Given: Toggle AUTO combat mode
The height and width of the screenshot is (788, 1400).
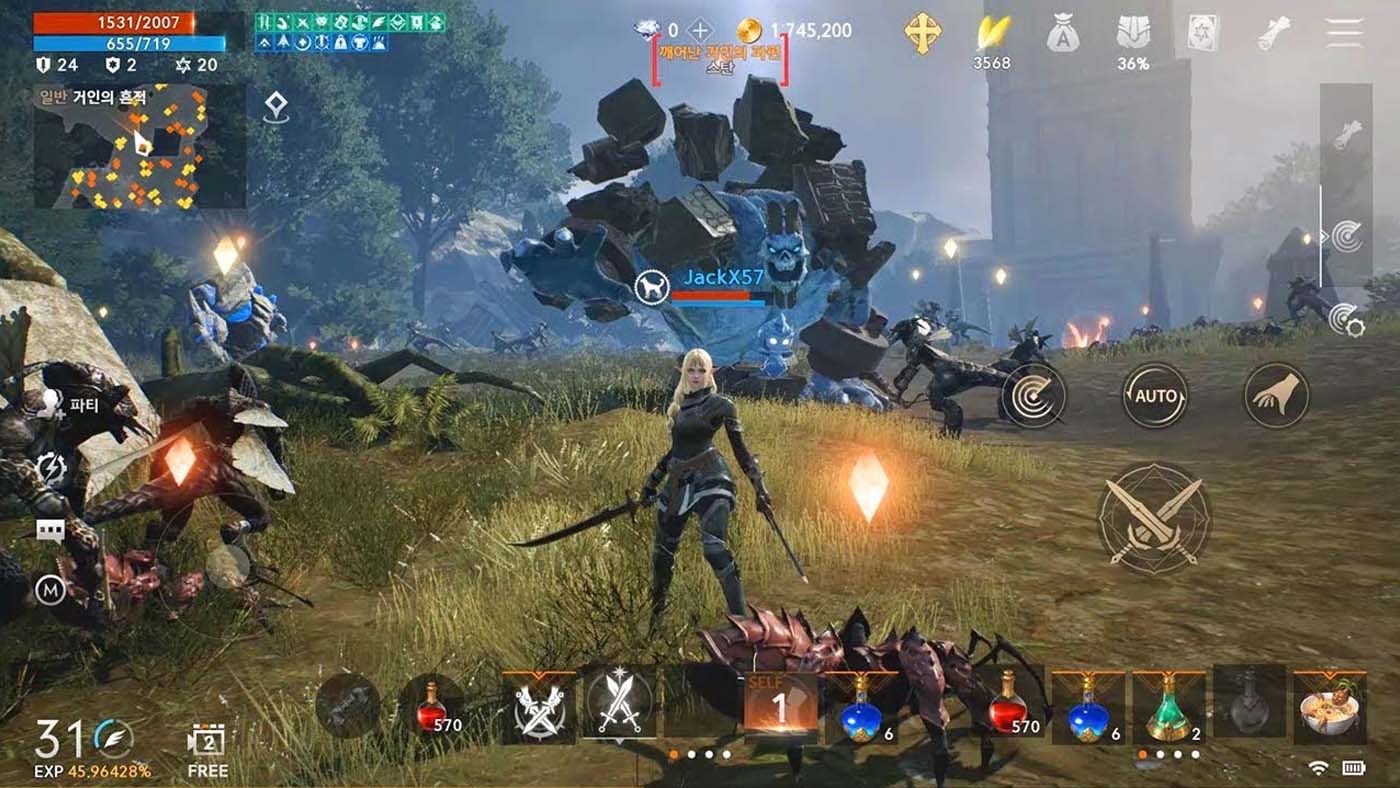Looking at the screenshot, I should point(1156,395).
